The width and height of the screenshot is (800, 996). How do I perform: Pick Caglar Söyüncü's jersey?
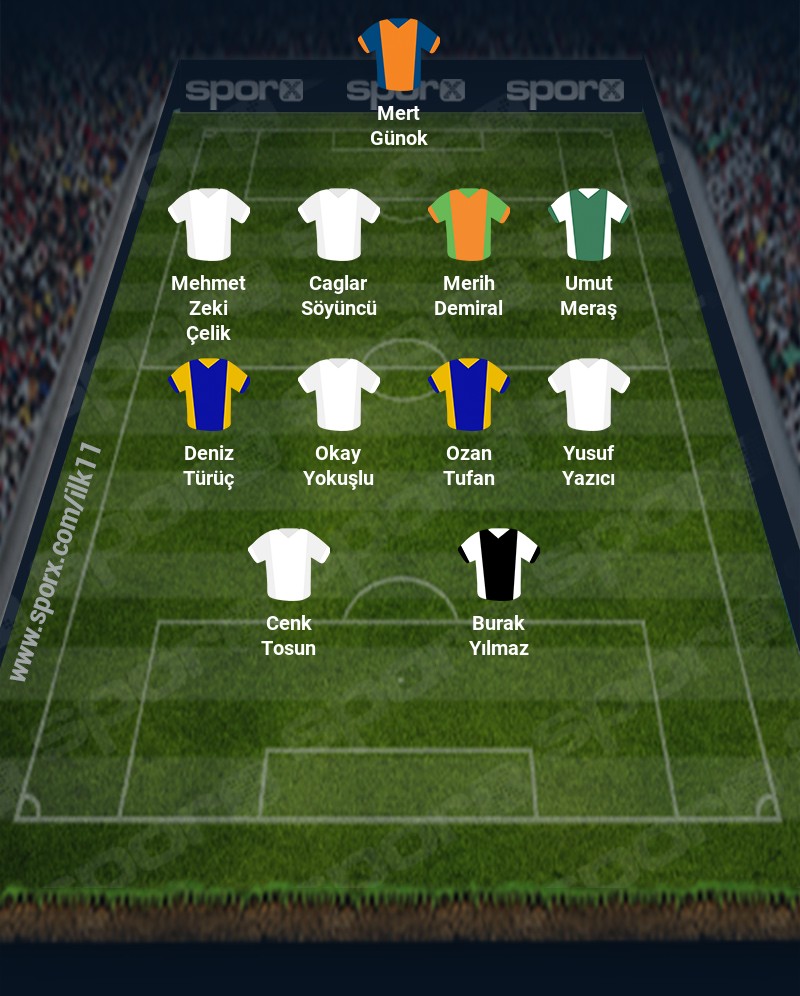(339, 224)
